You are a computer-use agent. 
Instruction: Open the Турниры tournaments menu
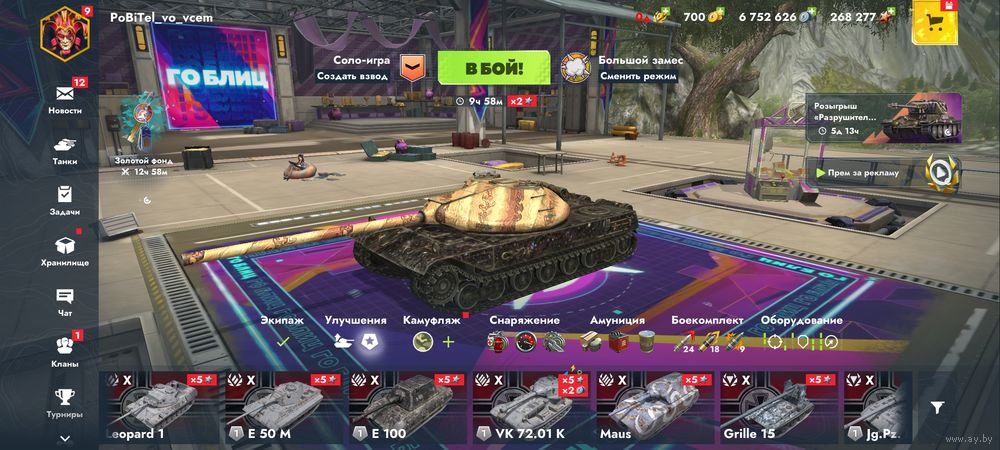click(65, 402)
